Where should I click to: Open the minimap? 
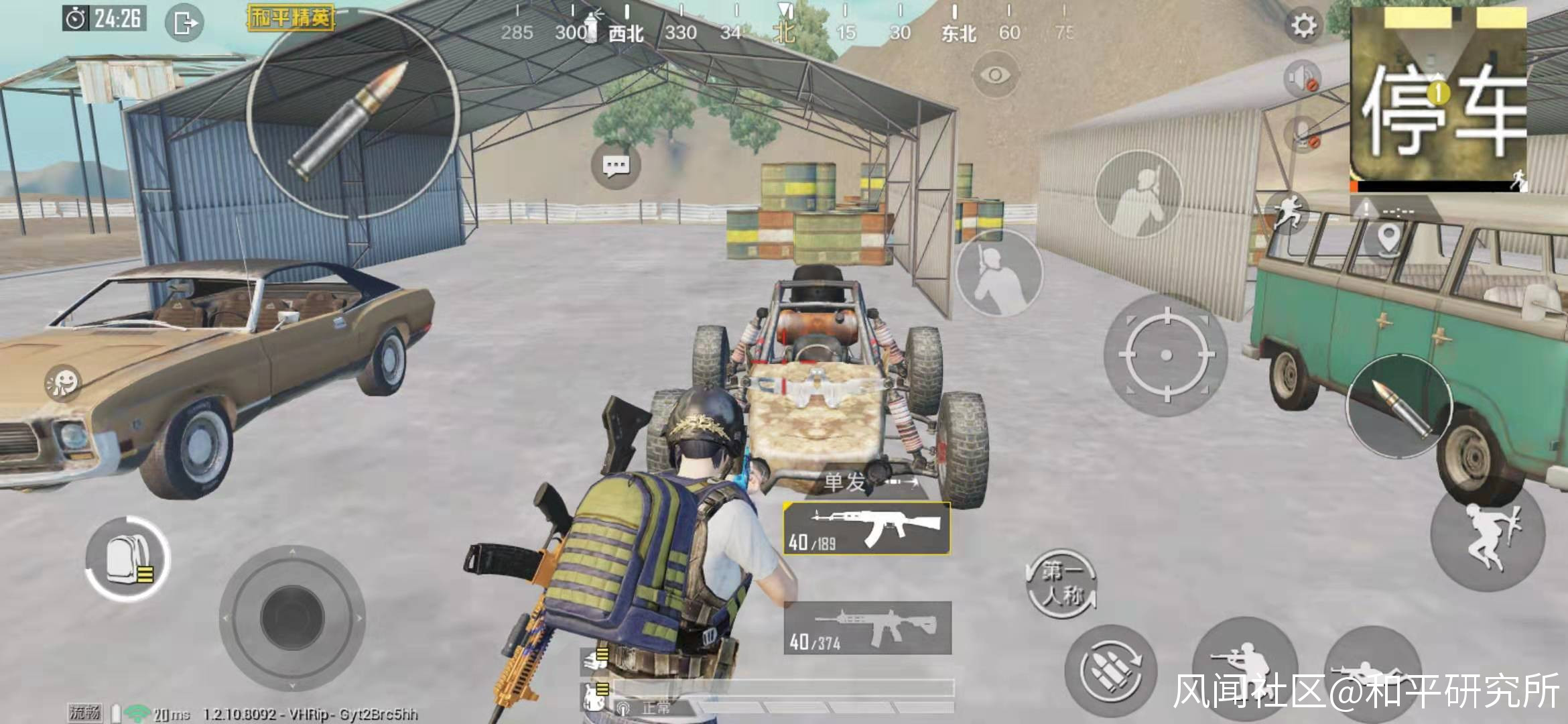[x=1438, y=101]
